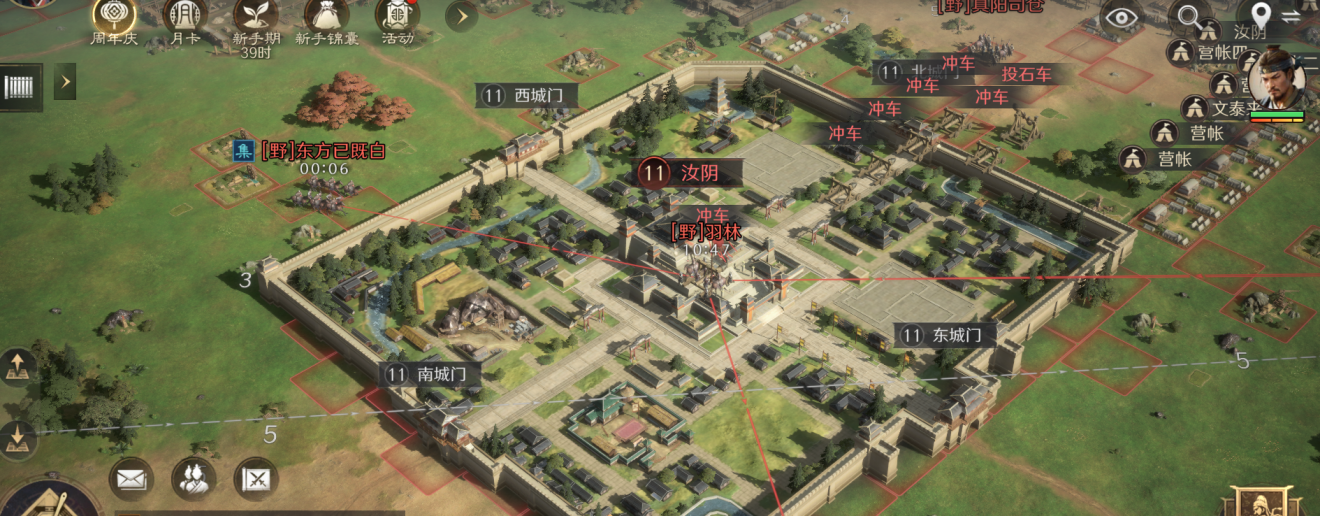Select the 营帐四 camp entry

click(x=1213, y=53)
